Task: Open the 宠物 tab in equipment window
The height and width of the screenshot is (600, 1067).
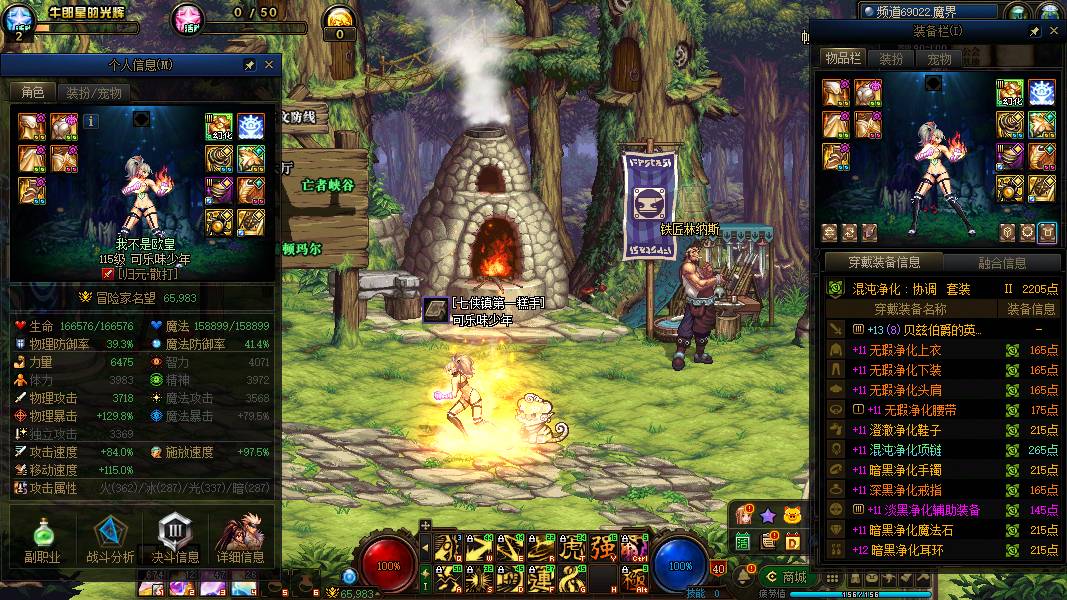Action: [x=939, y=59]
